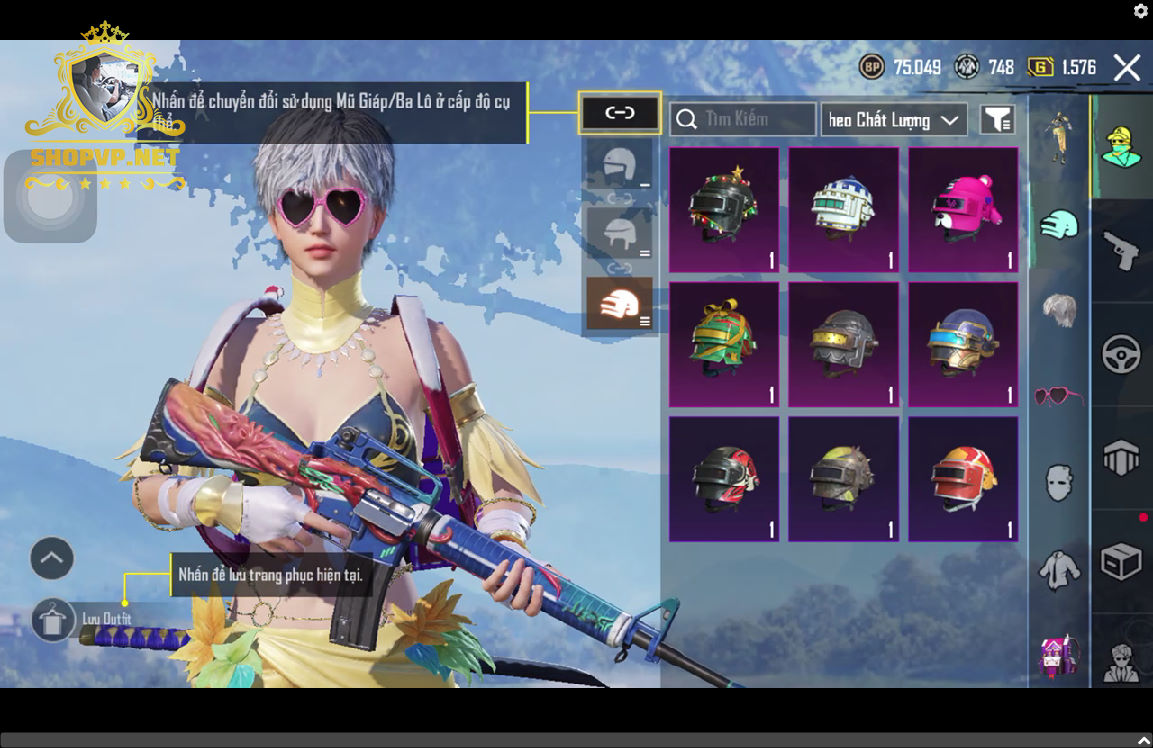Select the Christmas lights helmet with star
1153x748 pixels.
pyautogui.click(x=724, y=209)
